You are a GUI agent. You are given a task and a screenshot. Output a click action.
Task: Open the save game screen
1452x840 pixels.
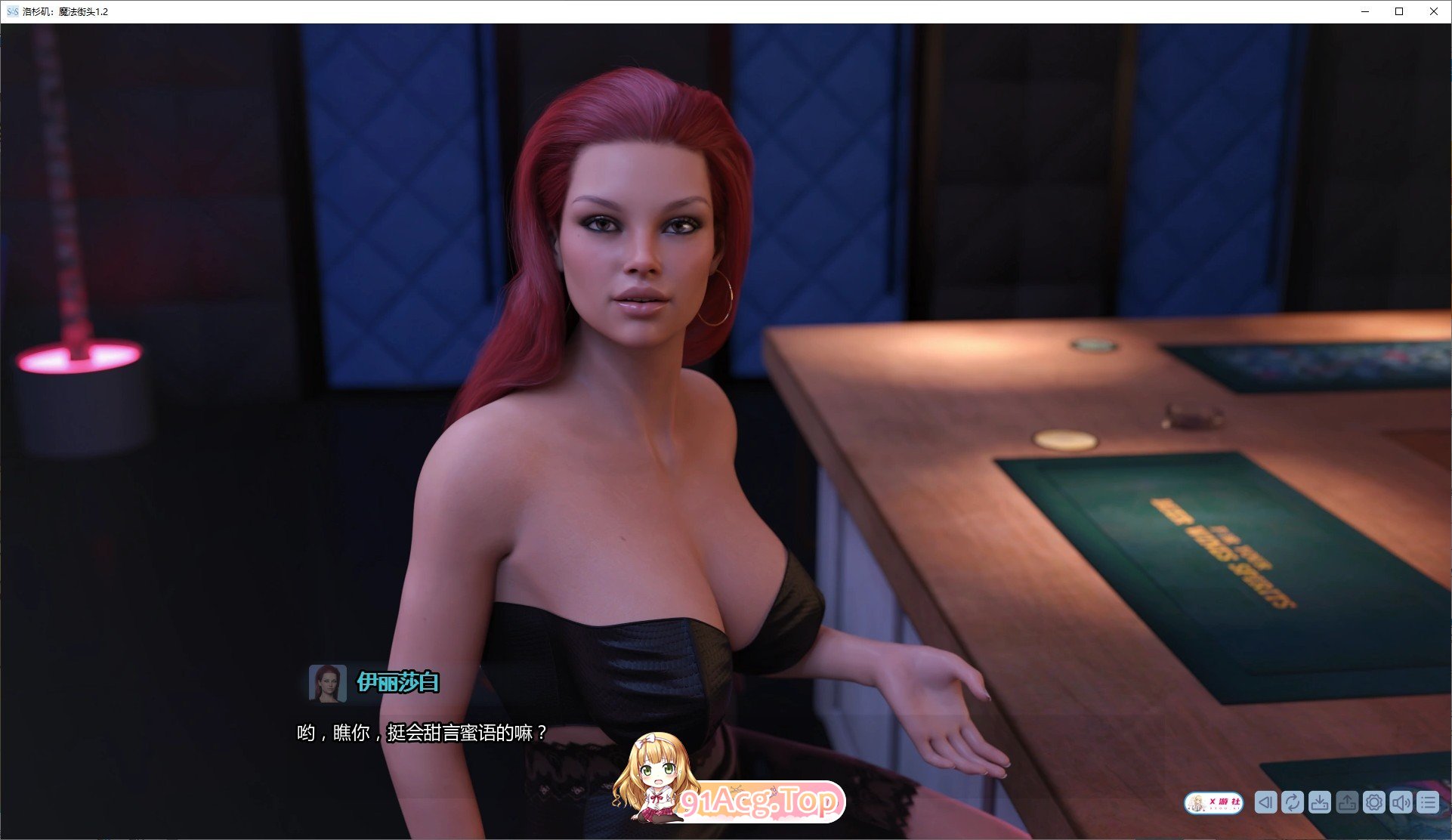point(1319,802)
